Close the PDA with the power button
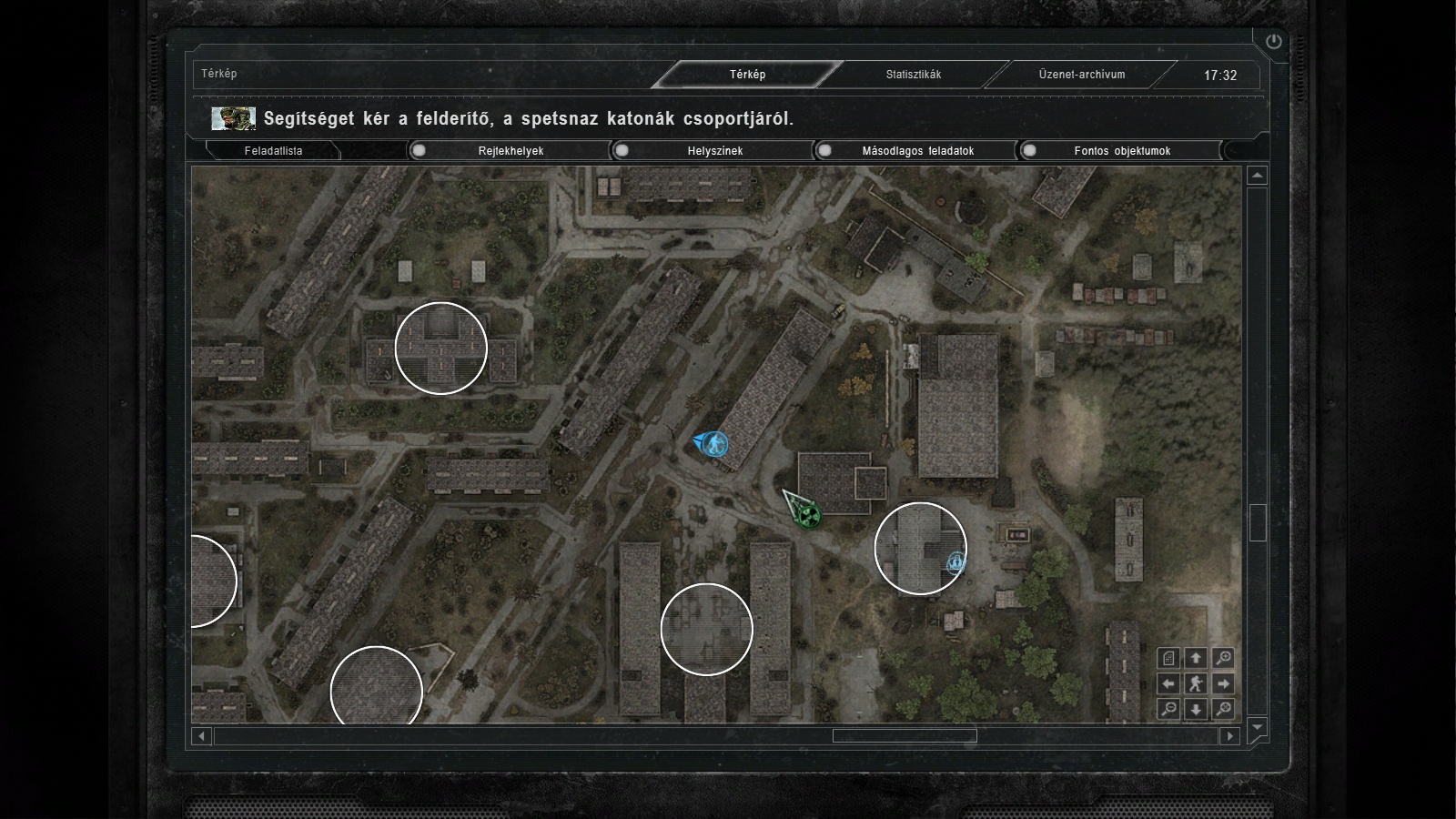1456x819 pixels. (x=1273, y=42)
